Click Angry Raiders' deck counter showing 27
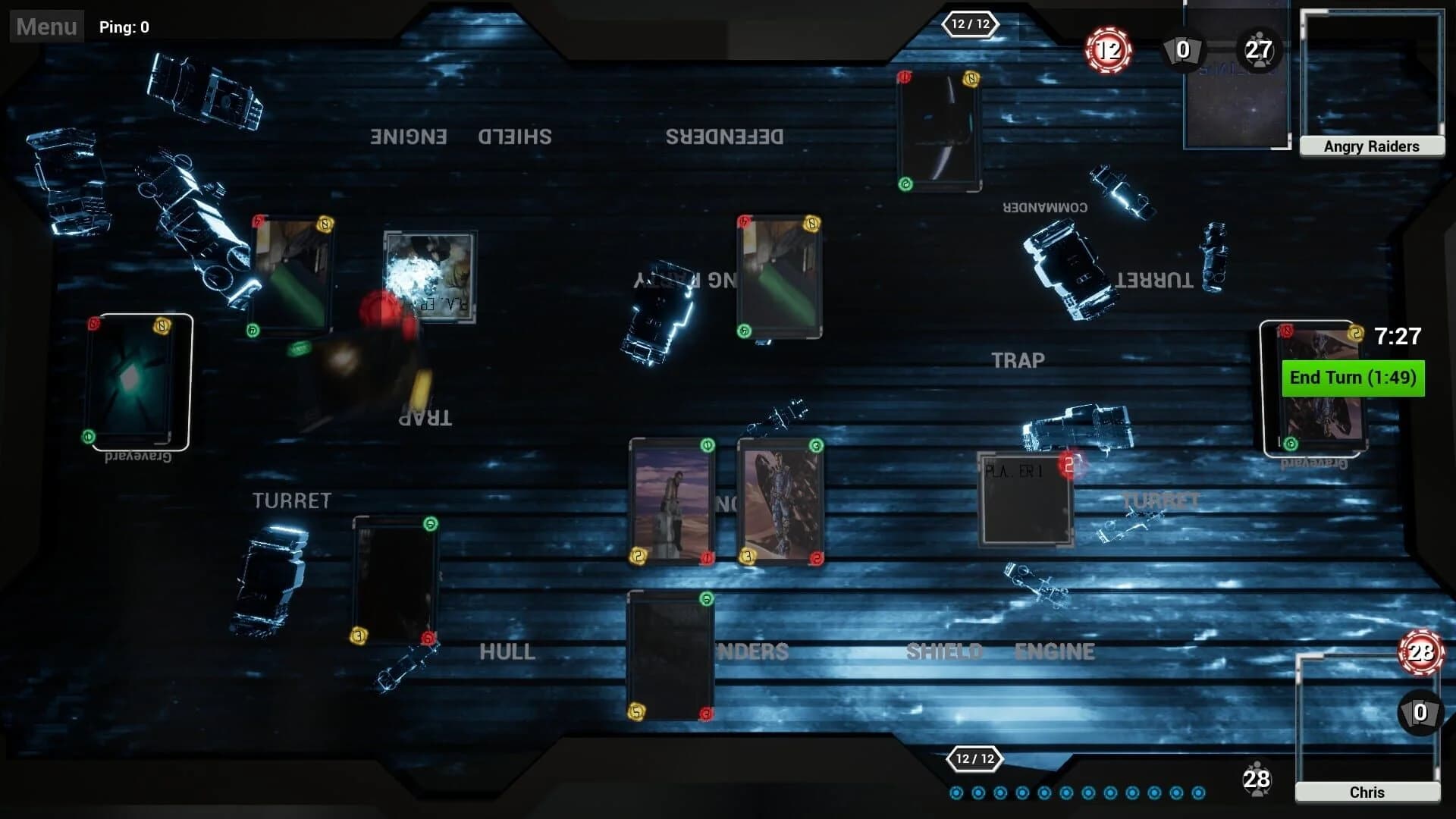The height and width of the screenshot is (819, 1456). [x=1259, y=51]
